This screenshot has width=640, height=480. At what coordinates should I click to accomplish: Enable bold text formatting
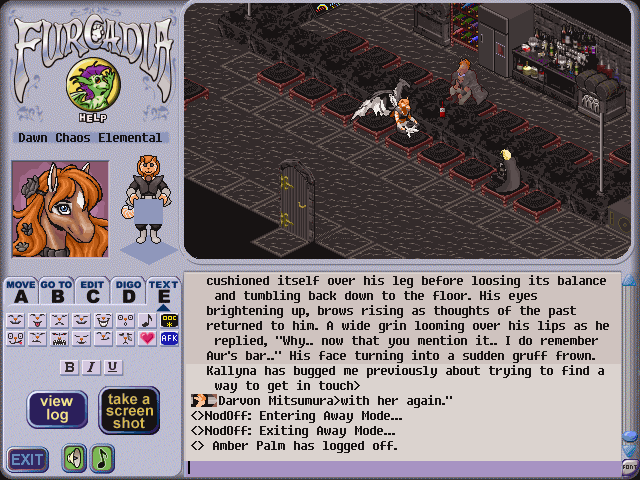[70, 367]
